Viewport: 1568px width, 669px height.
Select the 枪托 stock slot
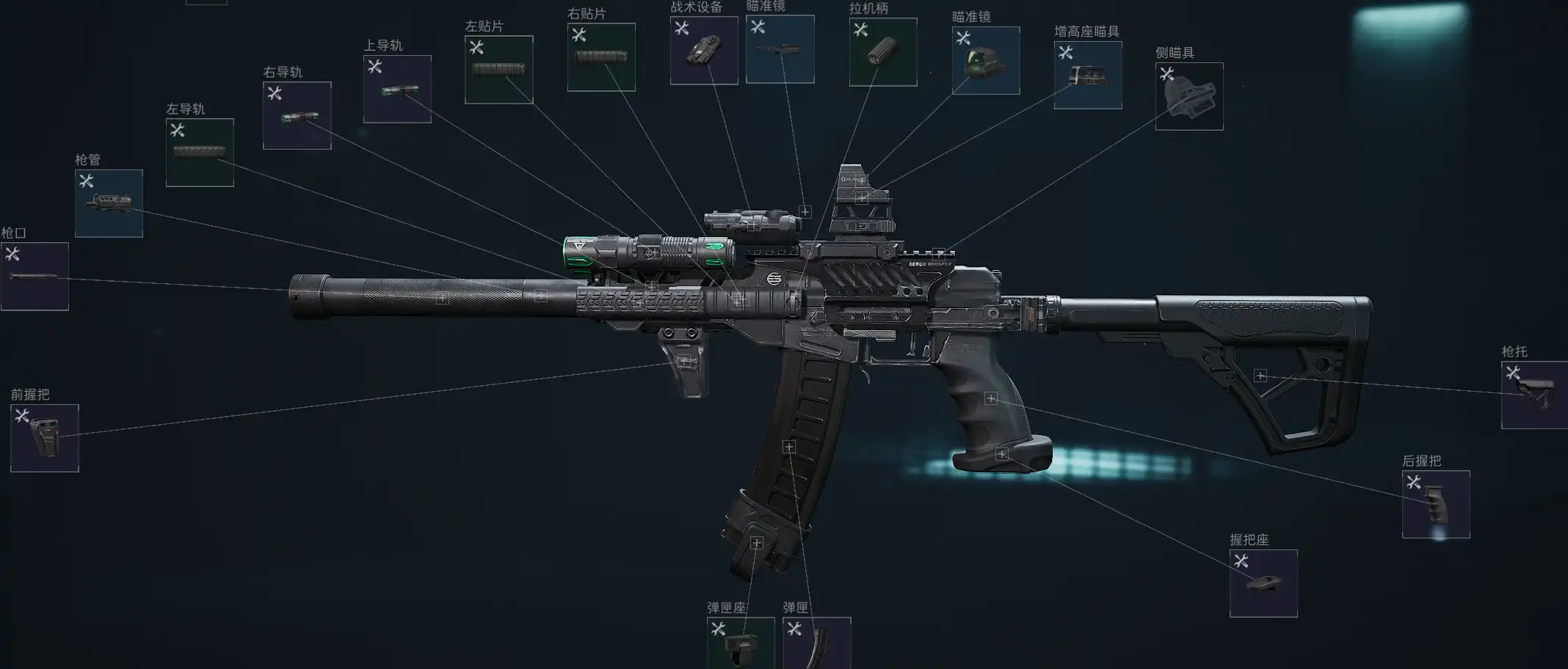pyautogui.click(x=1534, y=395)
